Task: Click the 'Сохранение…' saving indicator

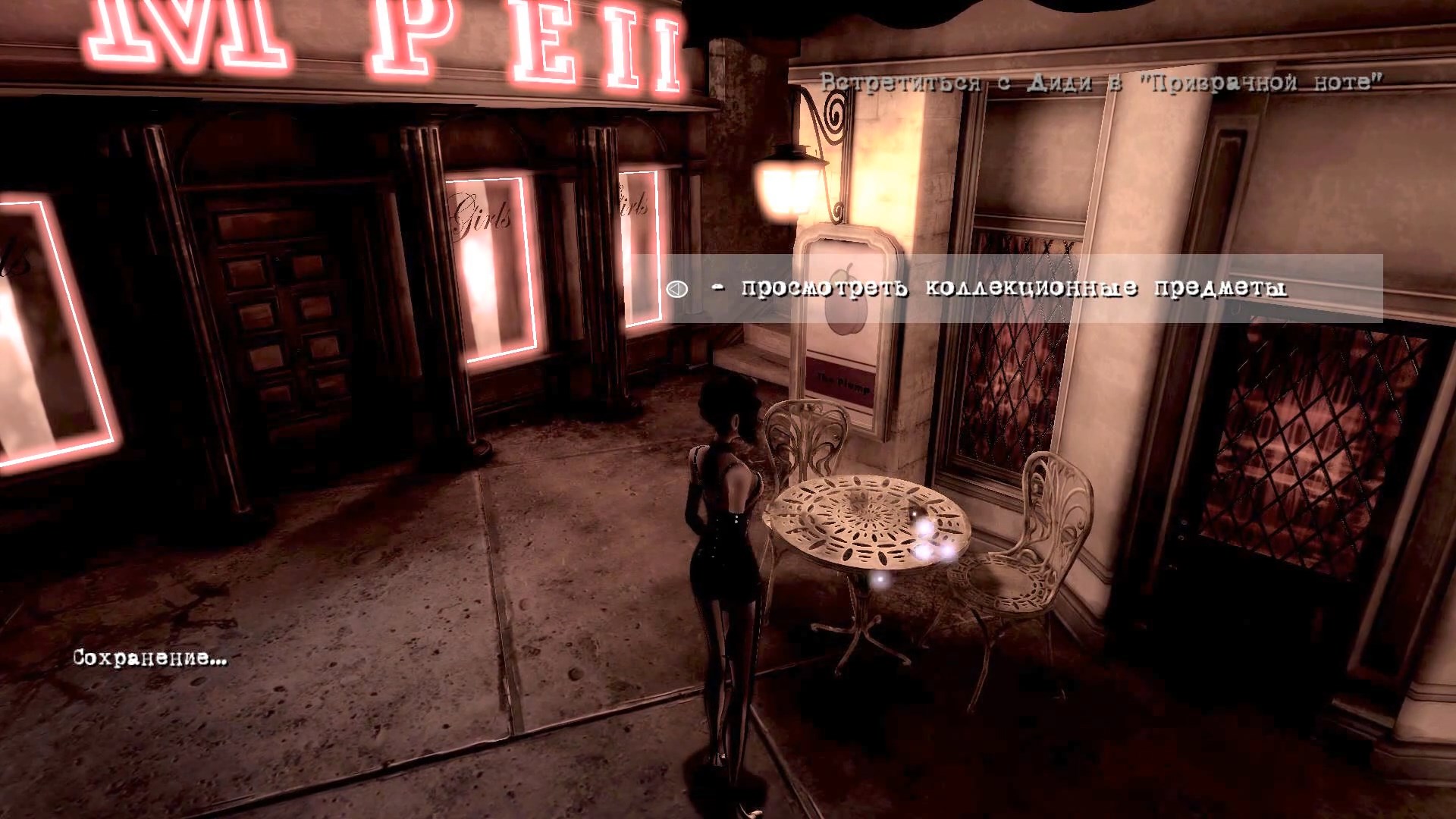Action: (x=148, y=656)
